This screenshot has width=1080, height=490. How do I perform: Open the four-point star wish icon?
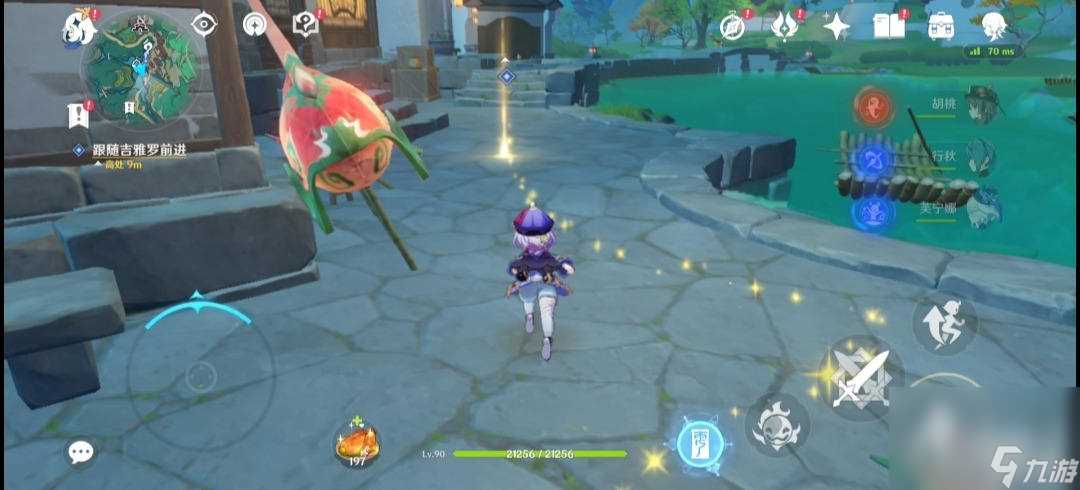point(836,26)
